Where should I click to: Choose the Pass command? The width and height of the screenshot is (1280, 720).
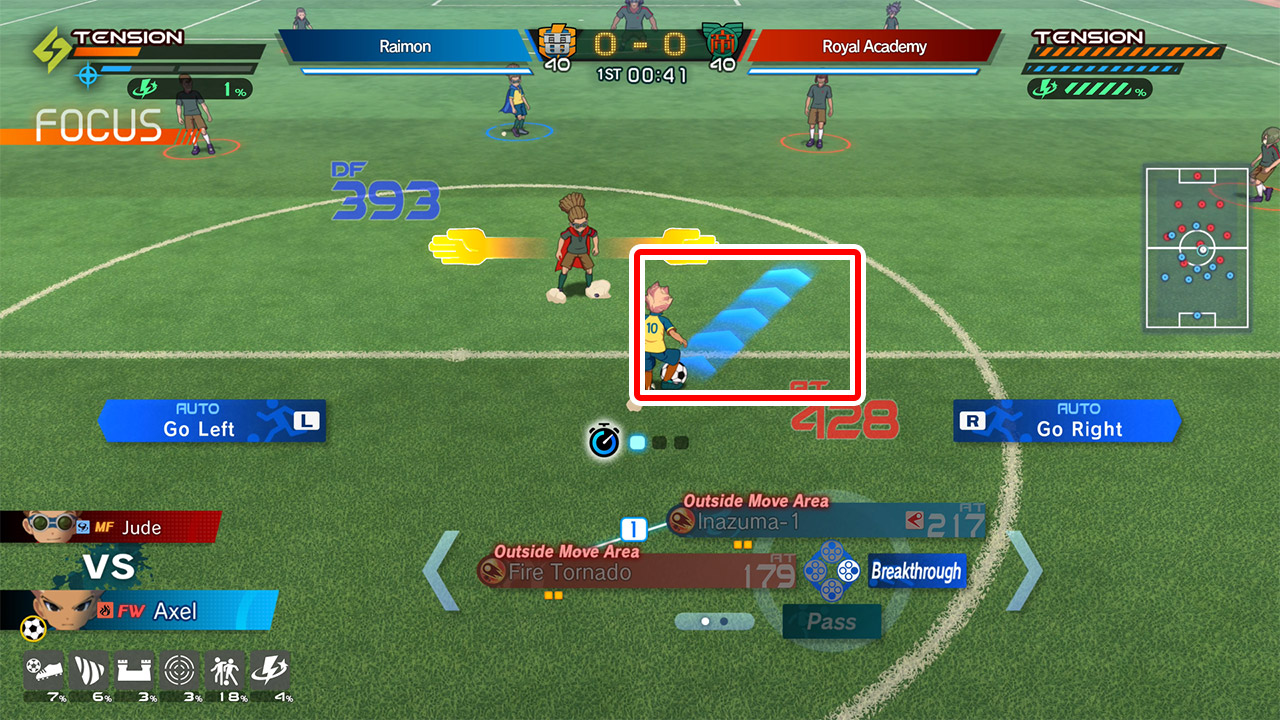click(831, 621)
